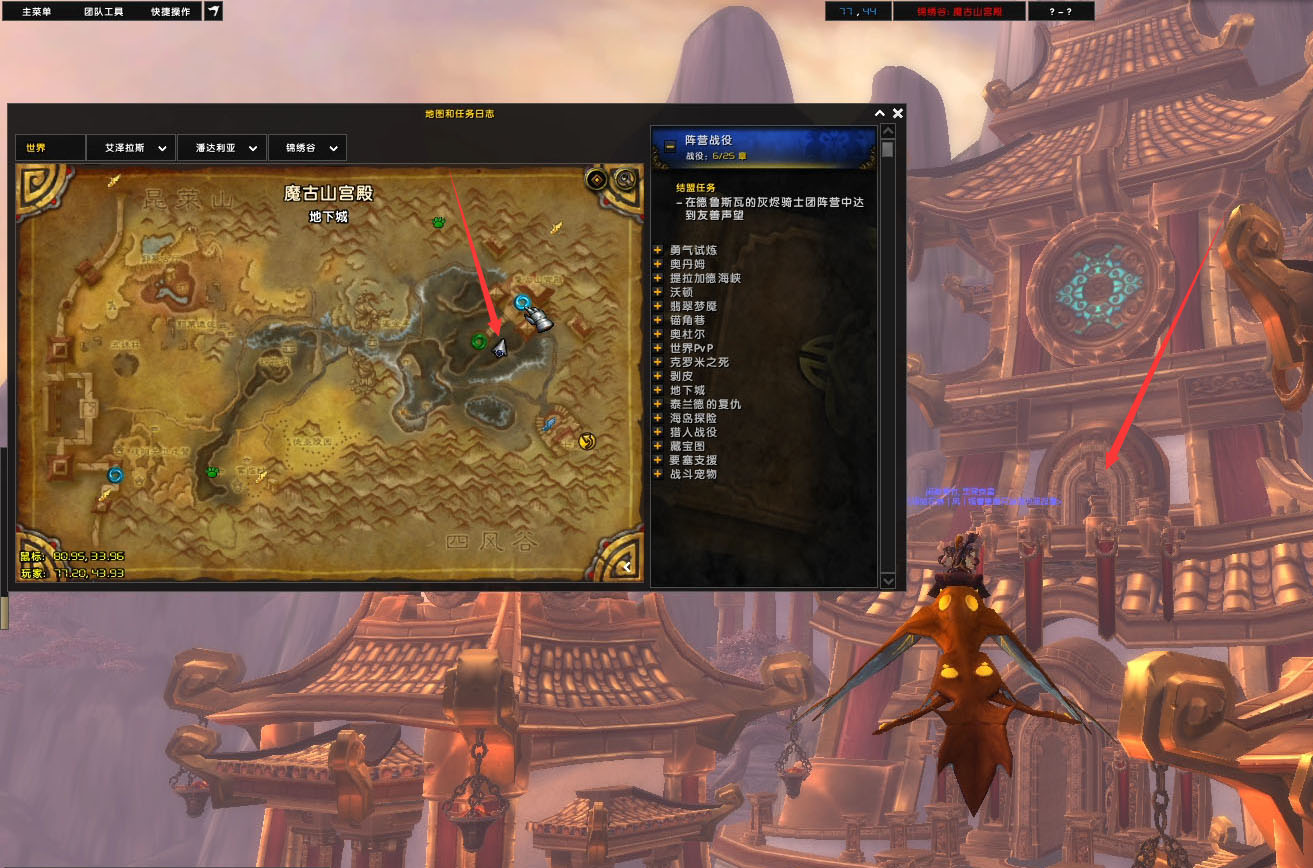Collapse the map window using the up chevron toggle
1313x868 pixels.
coord(878,112)
